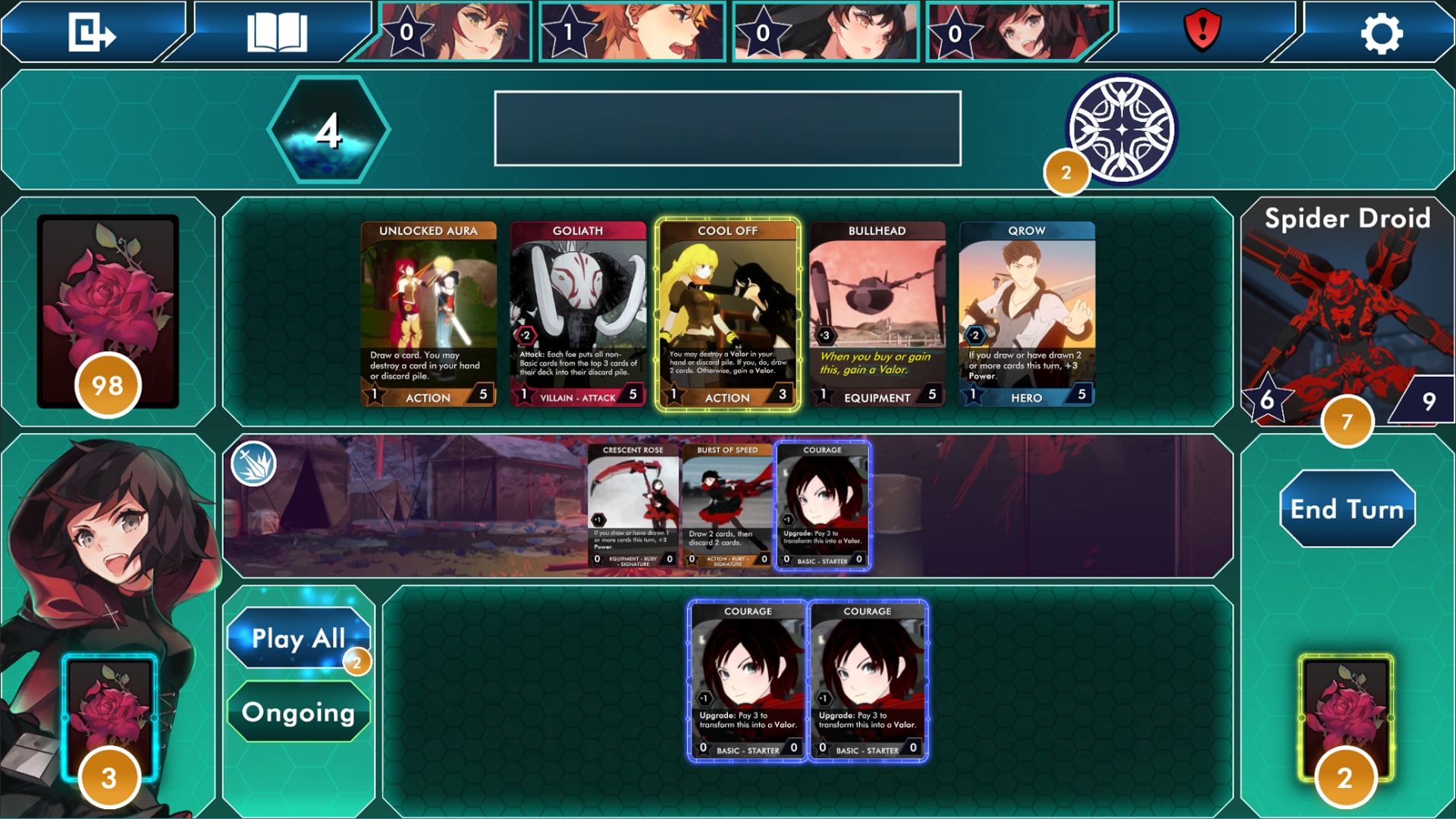Expand the Ongoing cards panel
Image resolution: width=1456 pixels, height=819 pixels.
click(298, 711)
